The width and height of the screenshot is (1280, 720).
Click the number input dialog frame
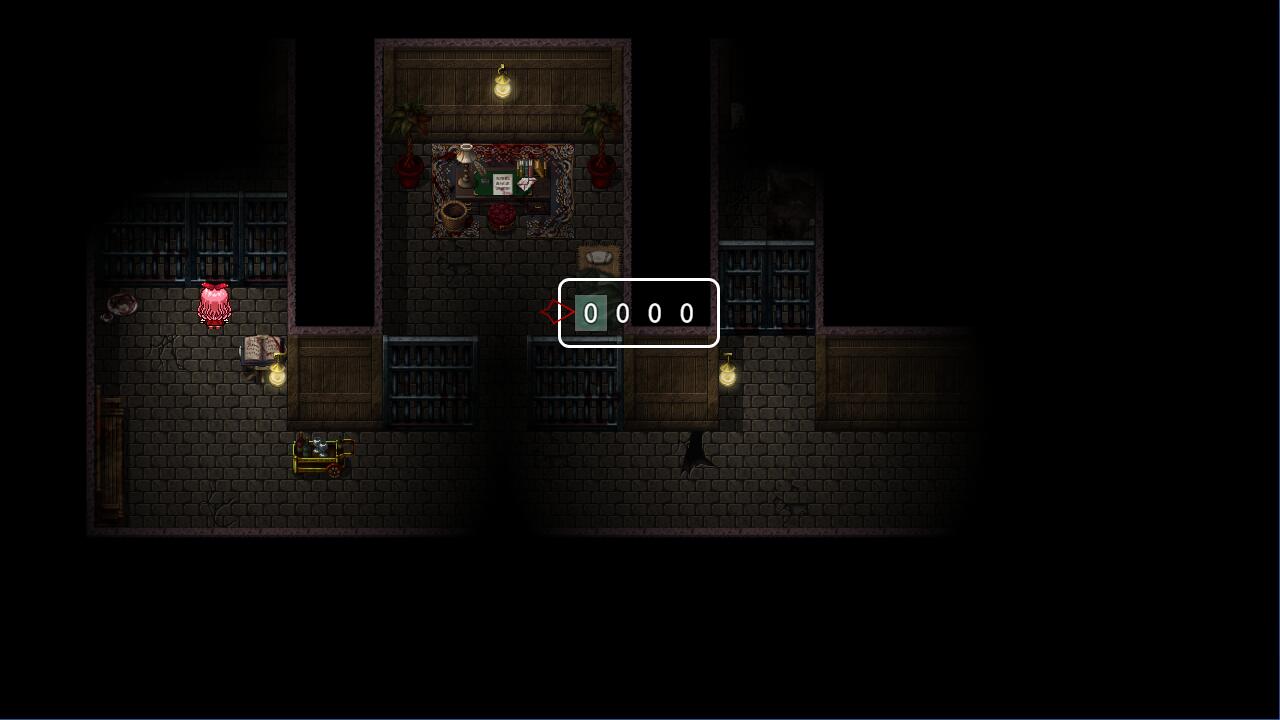(x=638, y=313)
